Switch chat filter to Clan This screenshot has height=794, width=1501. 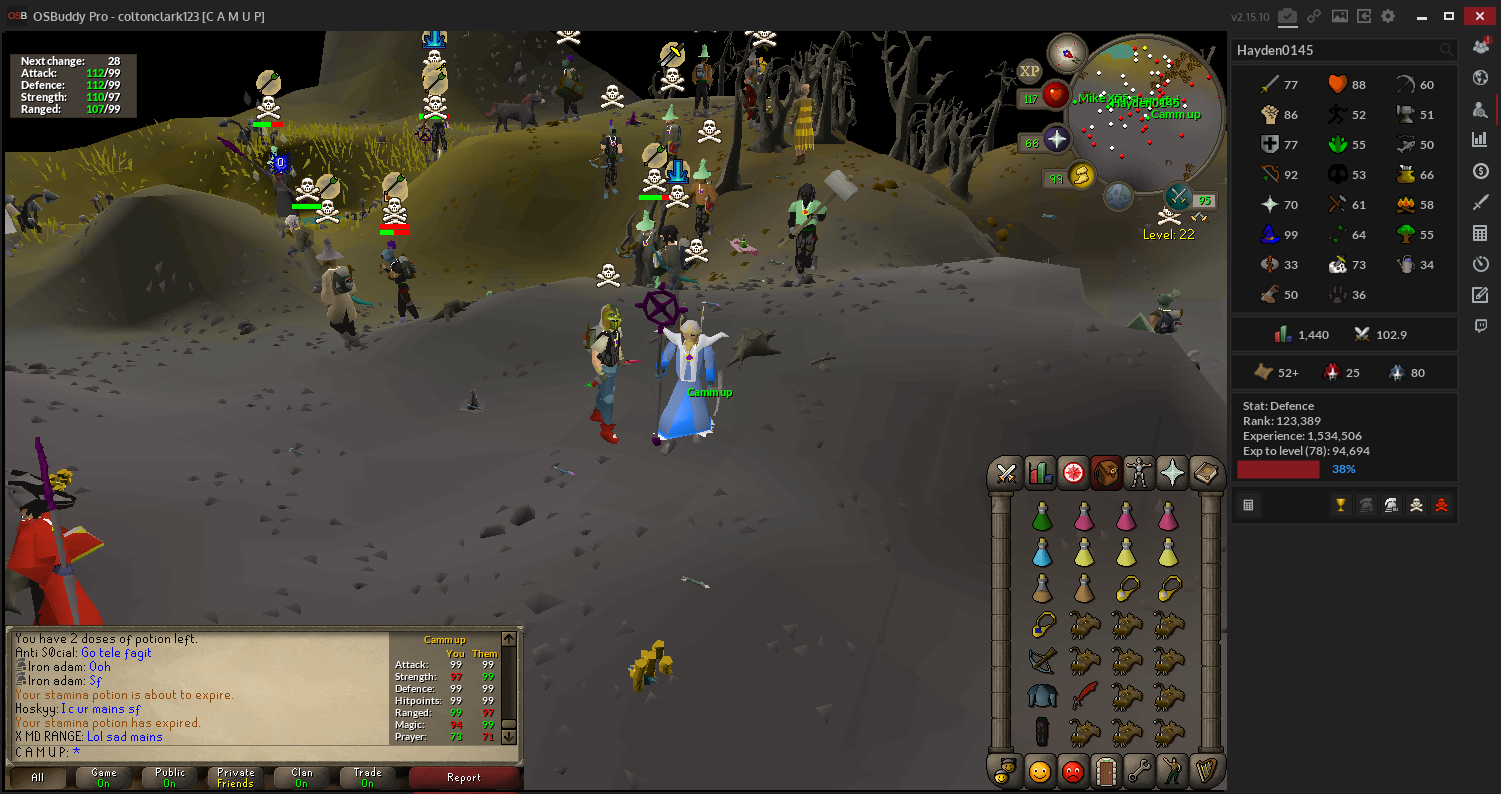click(301, 777)
